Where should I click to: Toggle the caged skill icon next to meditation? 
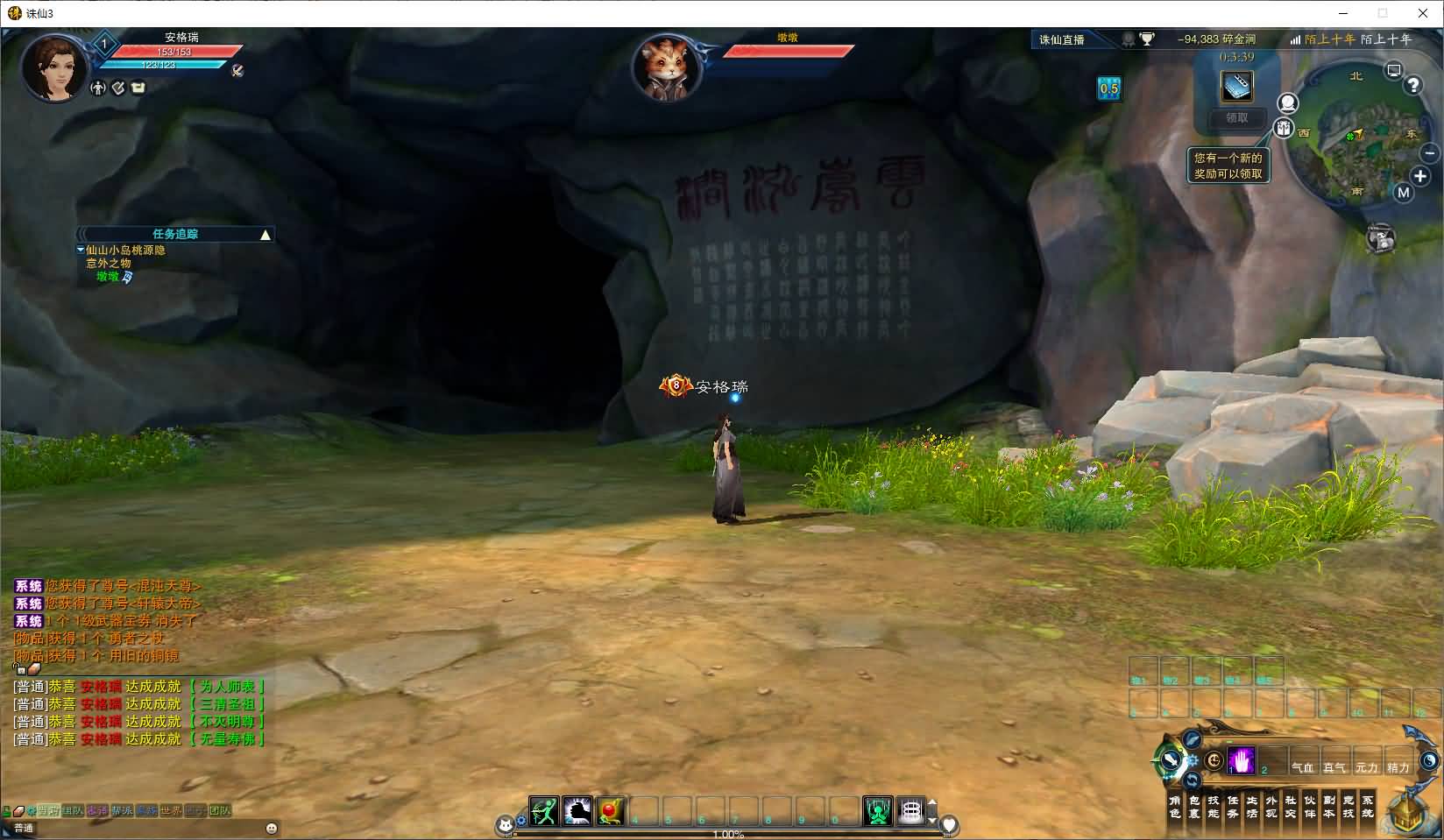910,809
